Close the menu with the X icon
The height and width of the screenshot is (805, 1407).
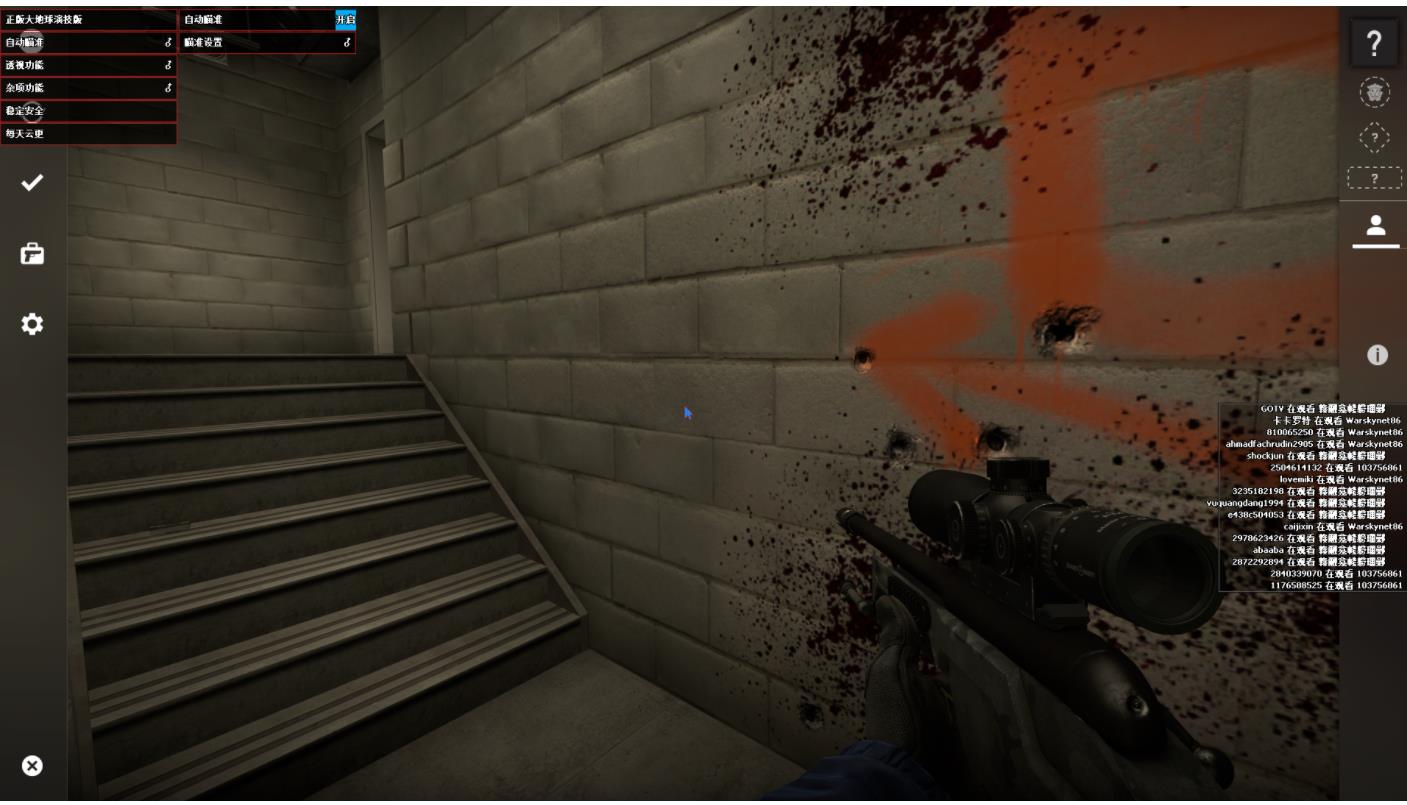tap(33, 765)
